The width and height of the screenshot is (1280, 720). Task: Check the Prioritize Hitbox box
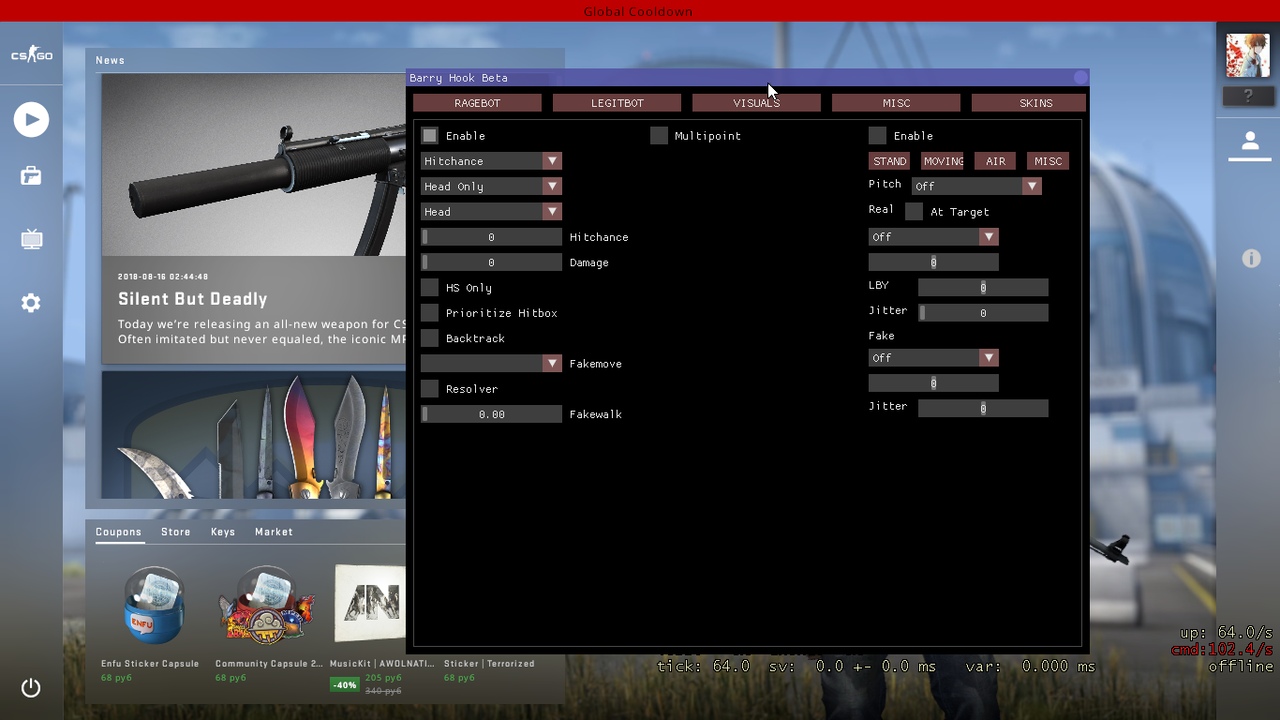pos(430,313)
